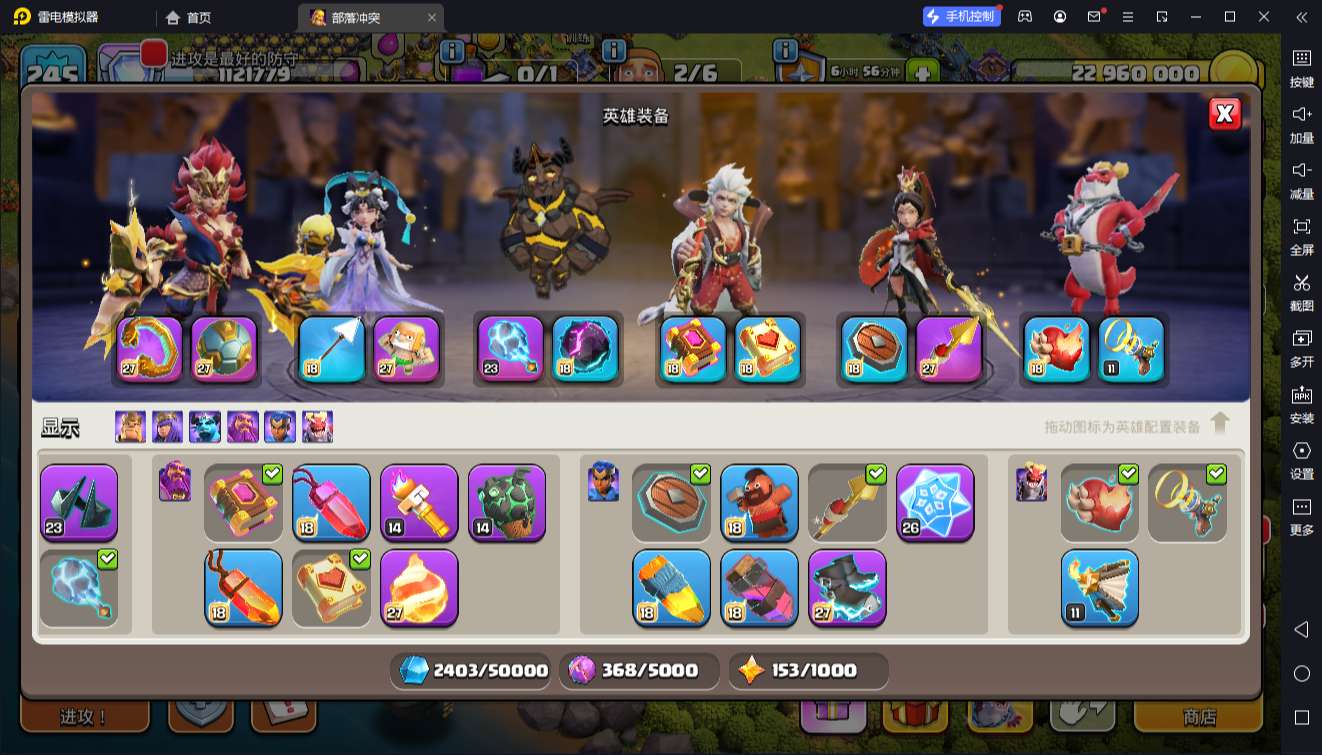Select the equipped Seeking Shield slot
This screenshot has width=1322, height=755.
872,349
